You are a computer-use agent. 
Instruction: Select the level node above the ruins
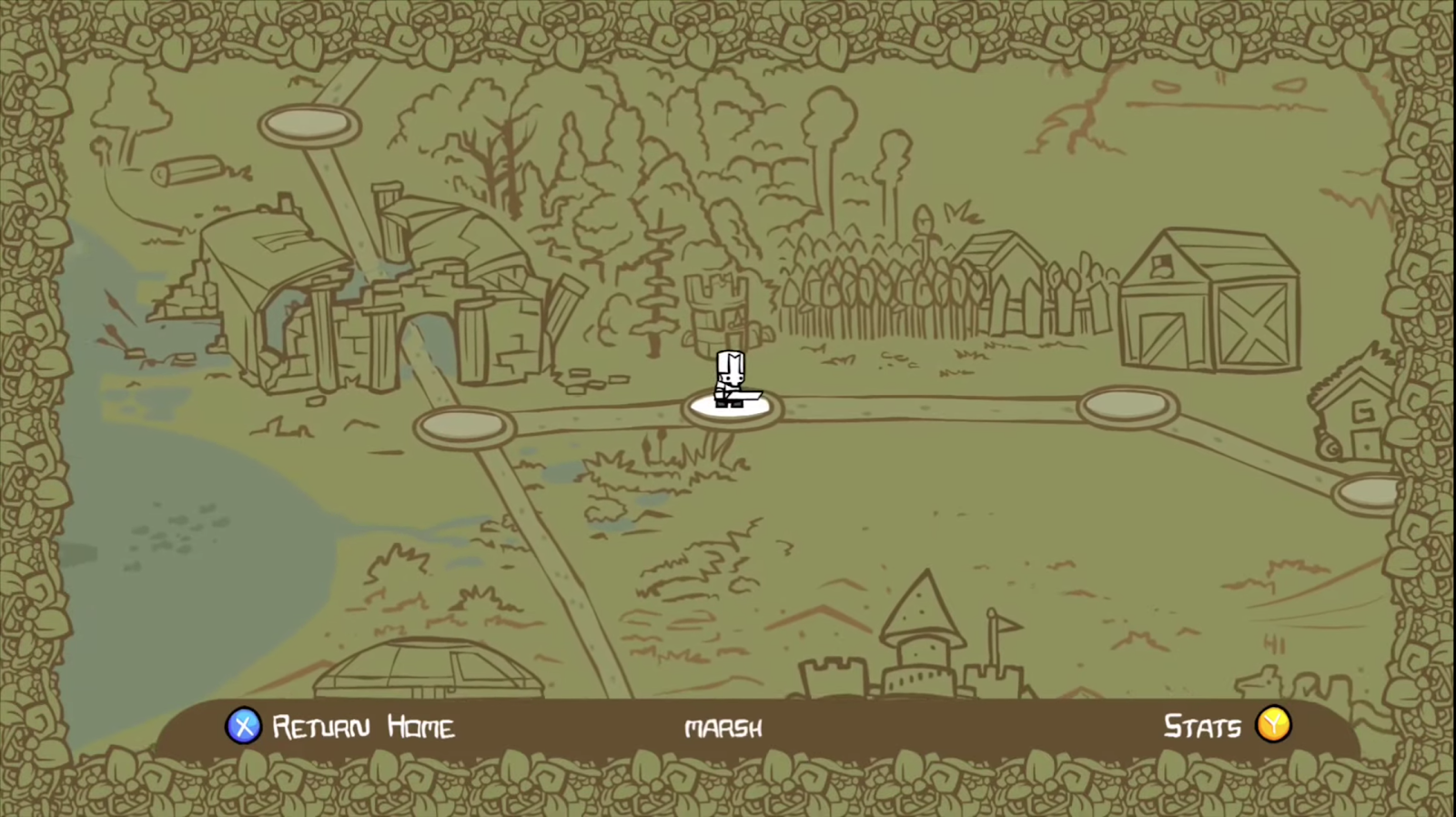pyautogui.click(x=309, y=124)
